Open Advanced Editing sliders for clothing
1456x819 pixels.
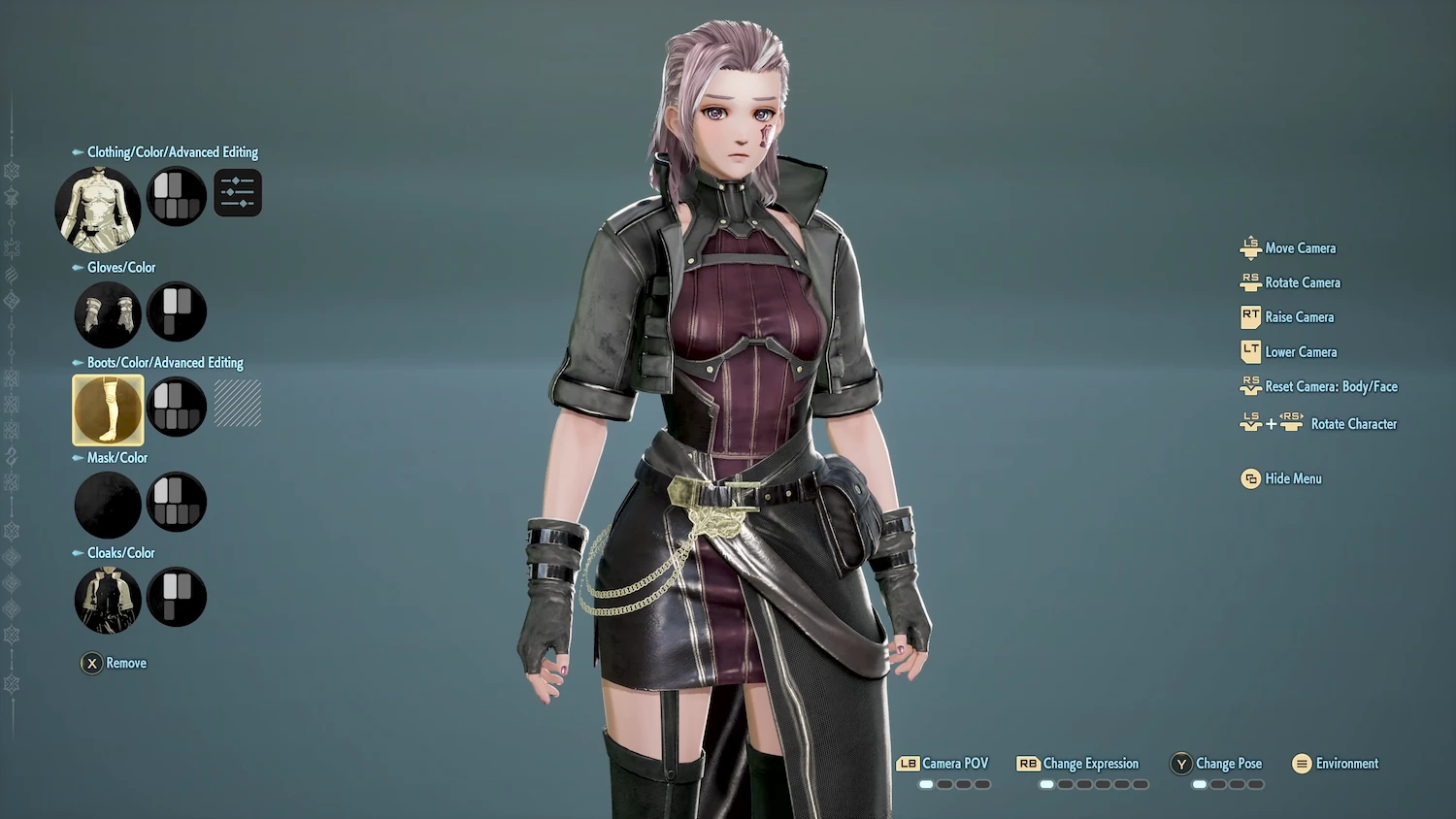(x=237, y=192)
